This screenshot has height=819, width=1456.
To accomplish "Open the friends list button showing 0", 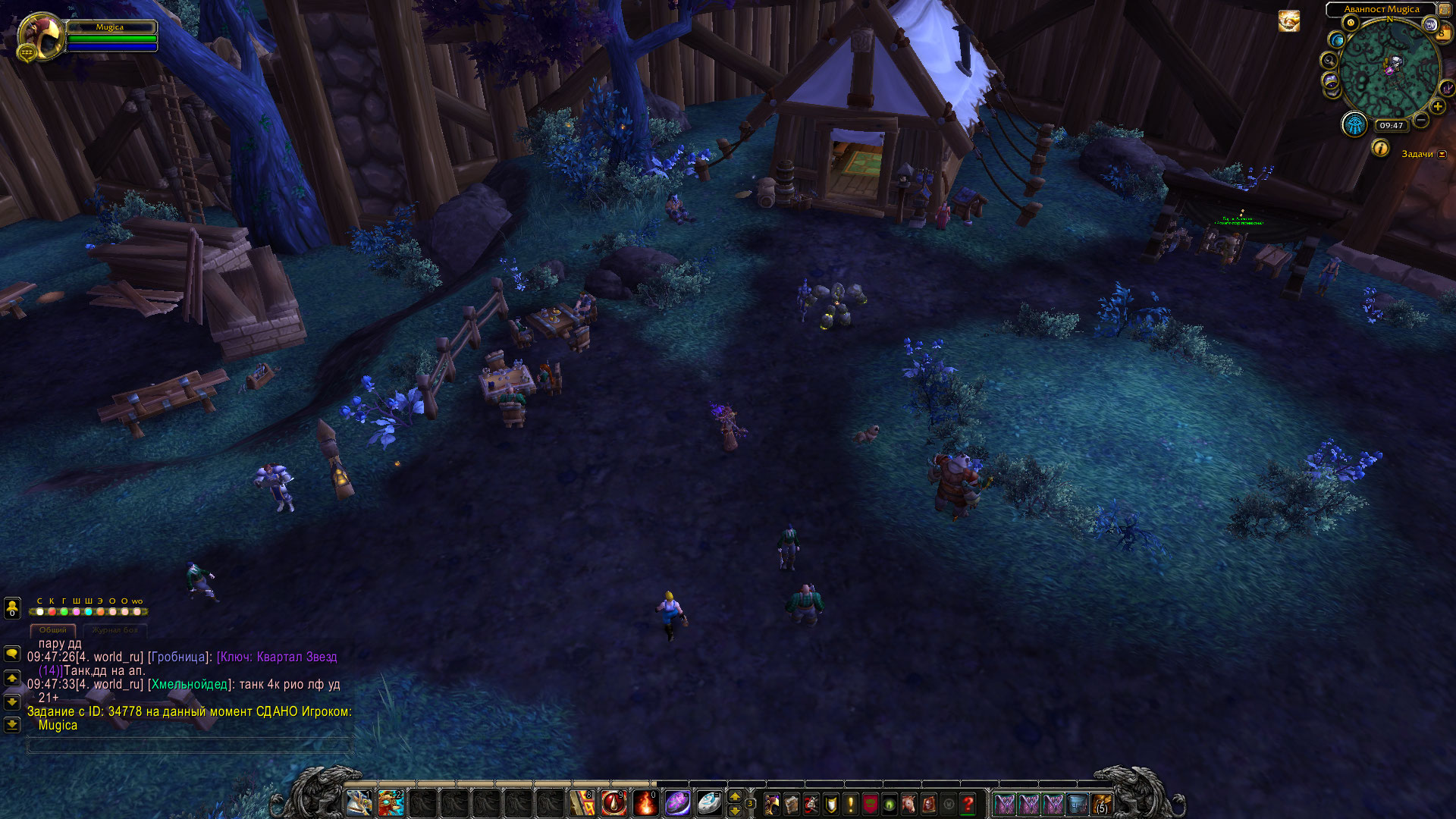I will [x=12, y=608].
